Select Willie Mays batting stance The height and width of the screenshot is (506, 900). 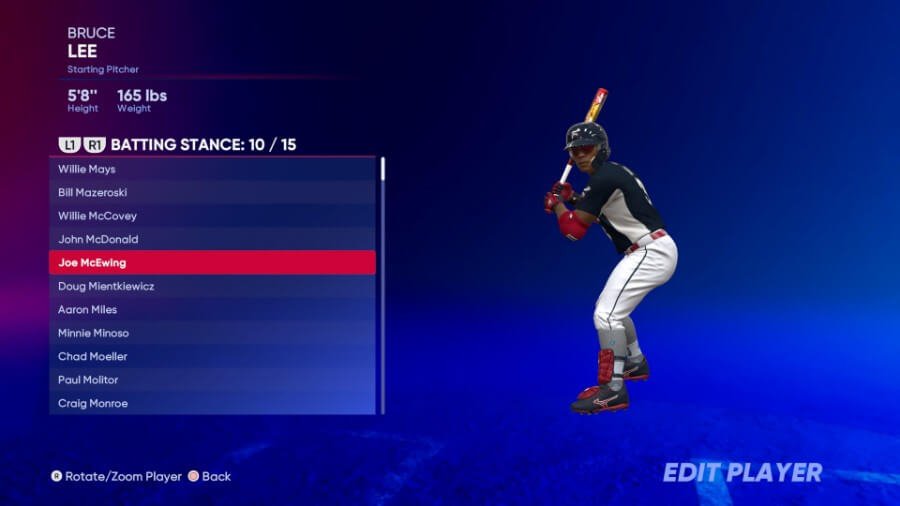(212, 169)
